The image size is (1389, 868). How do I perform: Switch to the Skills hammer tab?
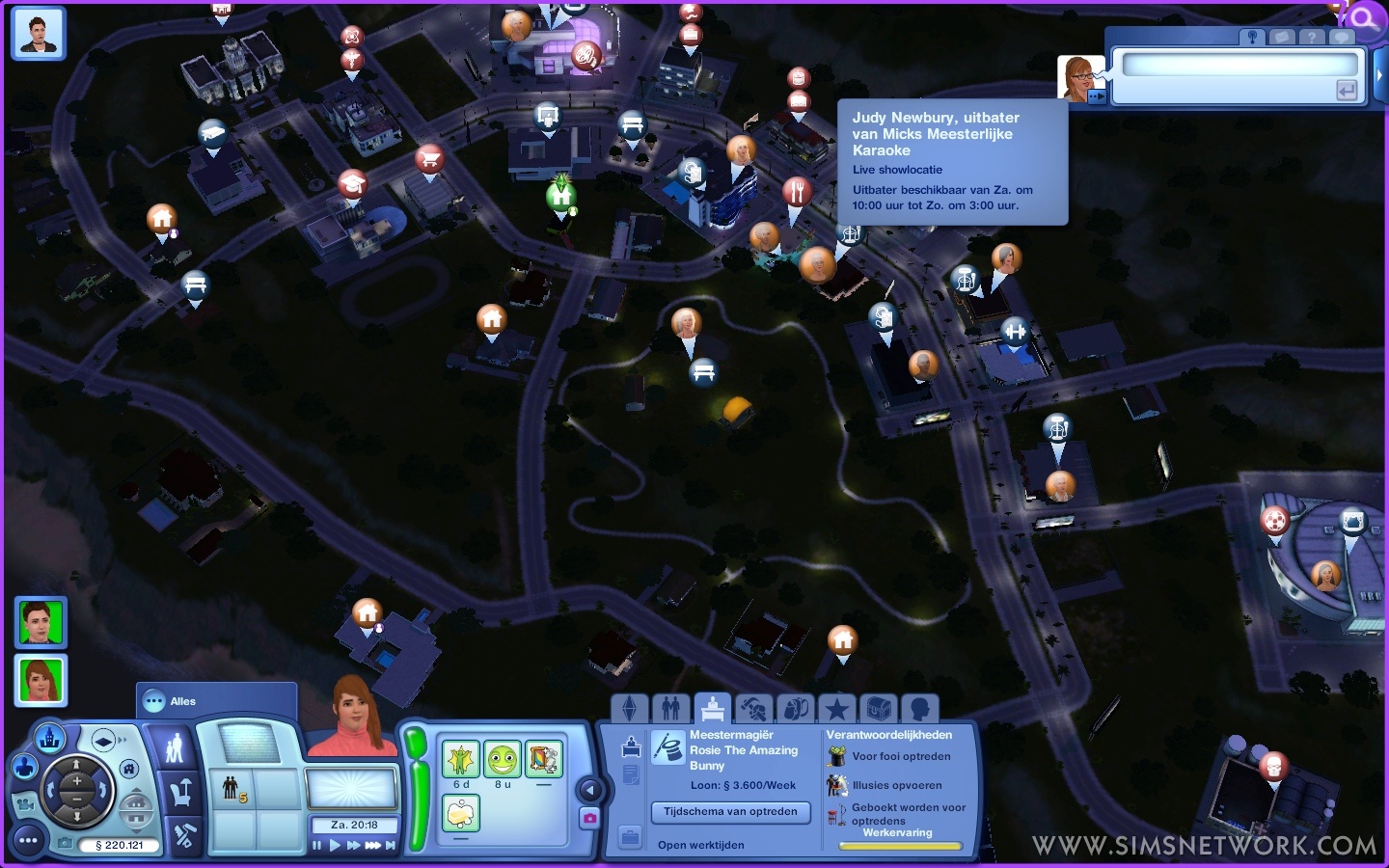(753, 710)
